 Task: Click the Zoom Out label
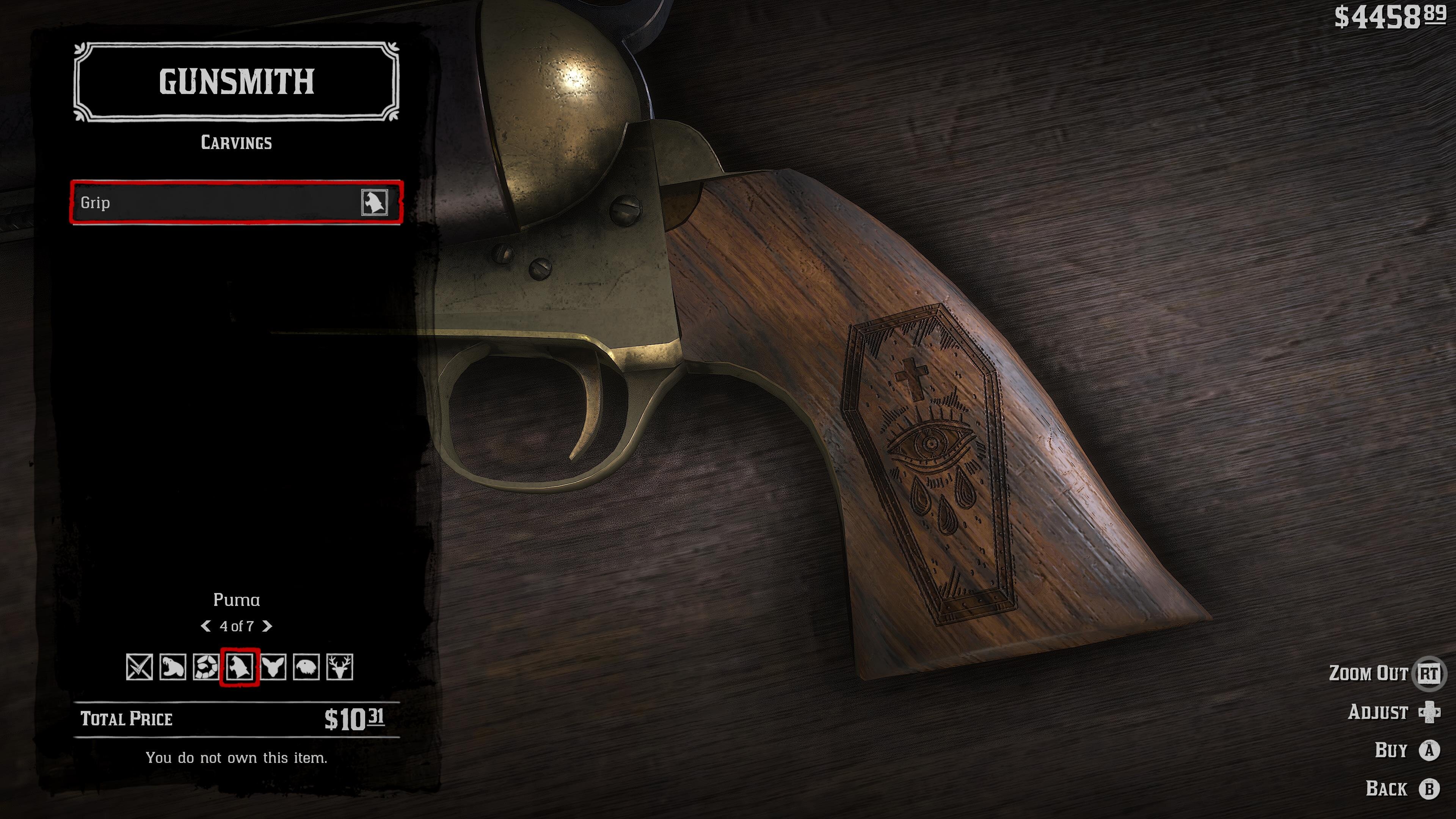[1368, 673]
